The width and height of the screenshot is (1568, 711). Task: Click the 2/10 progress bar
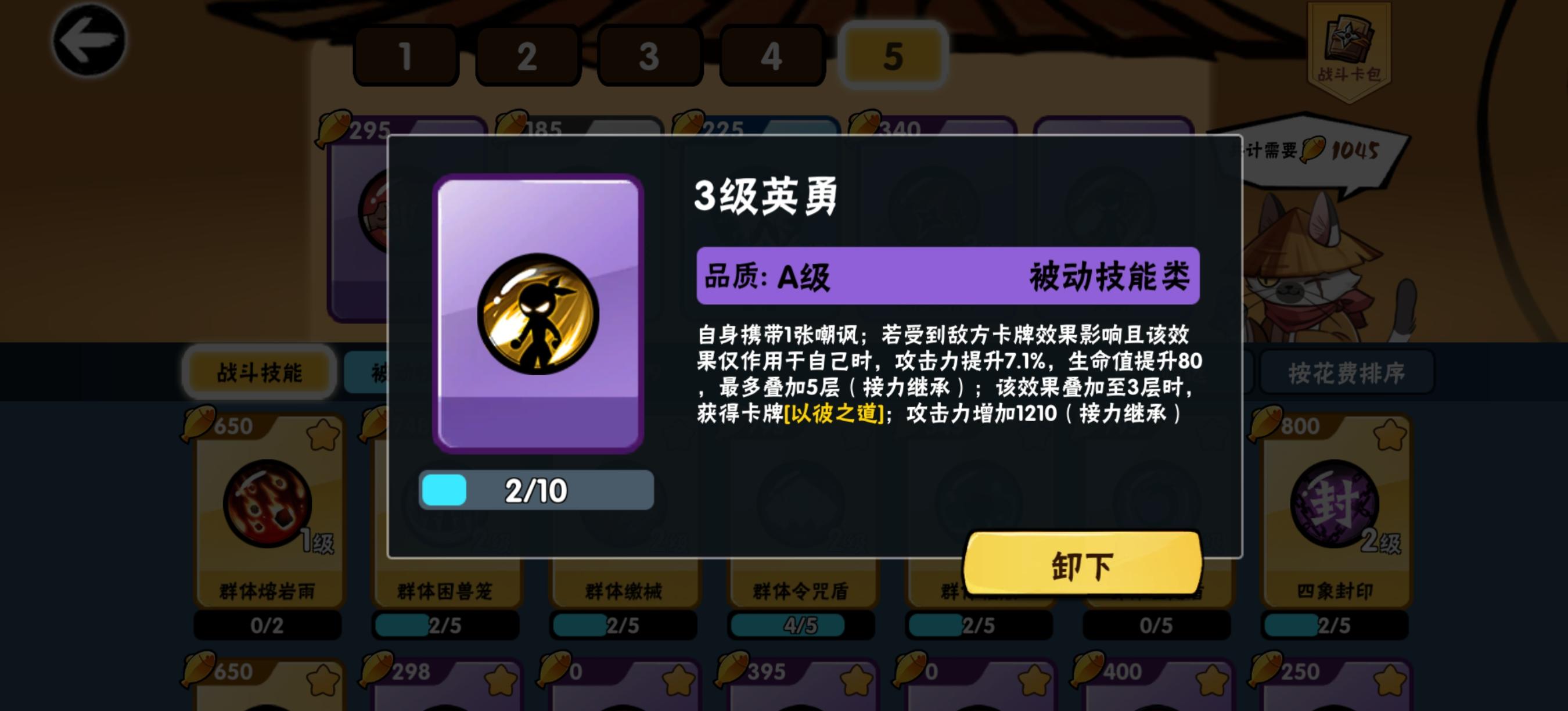point(535,490)
